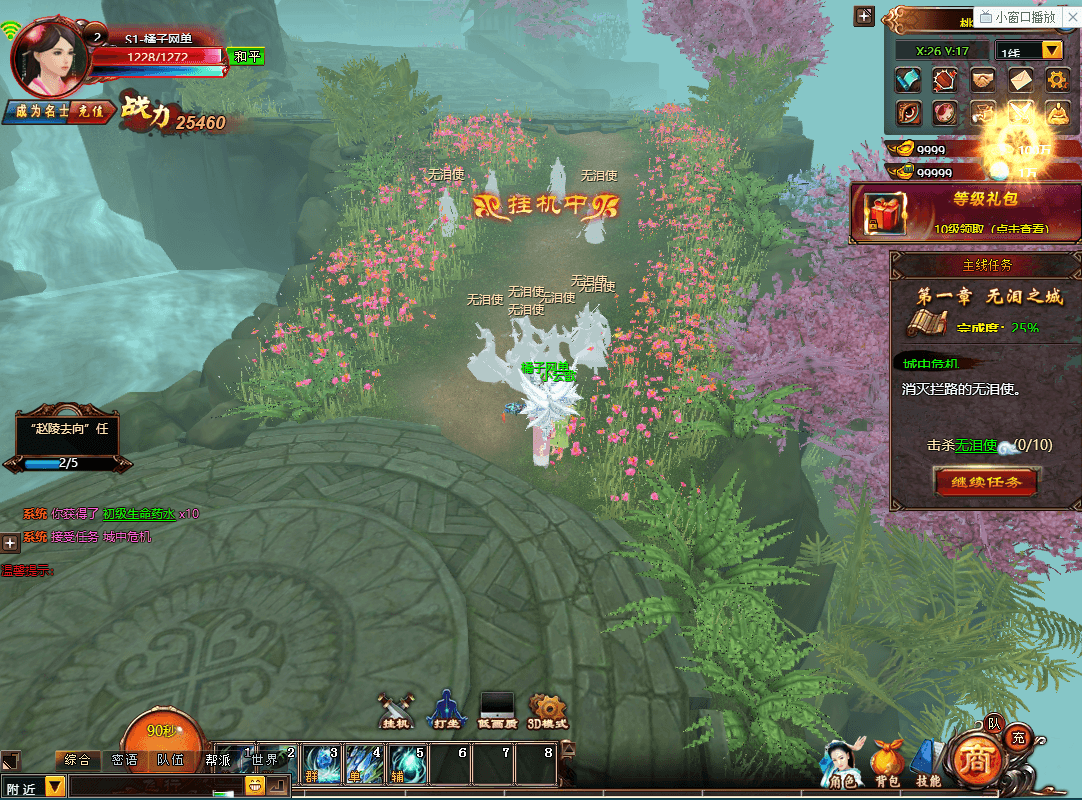The height and width of the screenshot is (800, 1082).
Task: Toggle the 3D模式 gear icon
Action: (x=547, y=708)
